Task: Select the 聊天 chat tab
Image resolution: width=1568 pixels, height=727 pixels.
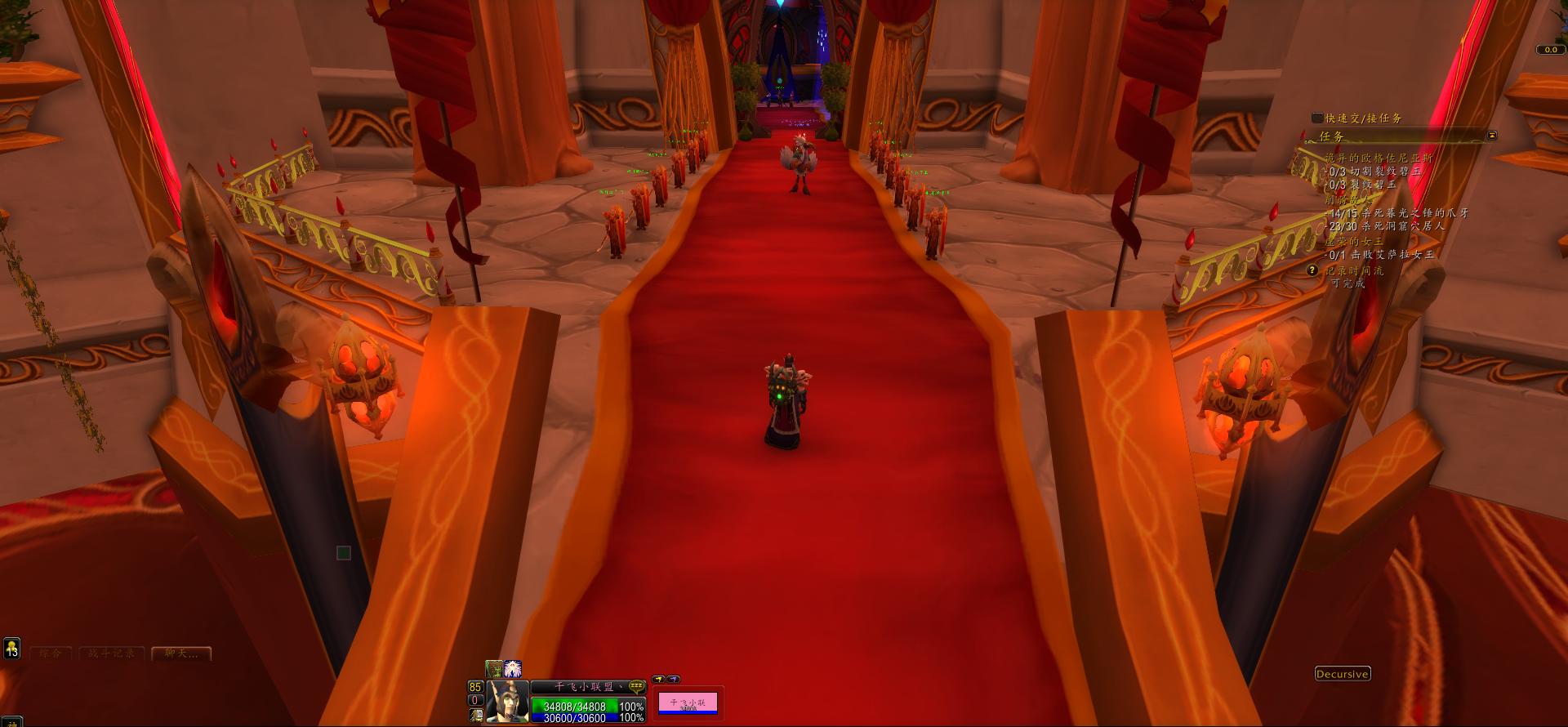Action: point(181,653)
